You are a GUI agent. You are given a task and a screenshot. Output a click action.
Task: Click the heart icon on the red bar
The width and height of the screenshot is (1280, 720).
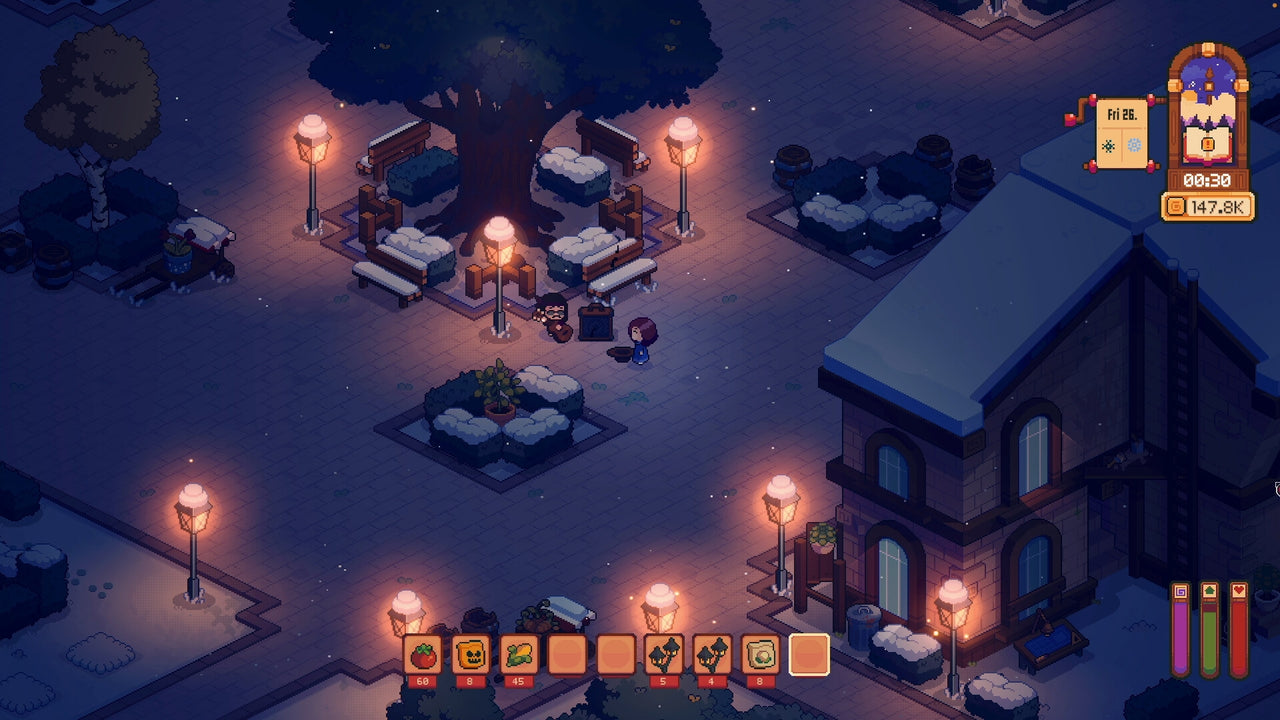pyautogui.click(x=1239, y=589)
